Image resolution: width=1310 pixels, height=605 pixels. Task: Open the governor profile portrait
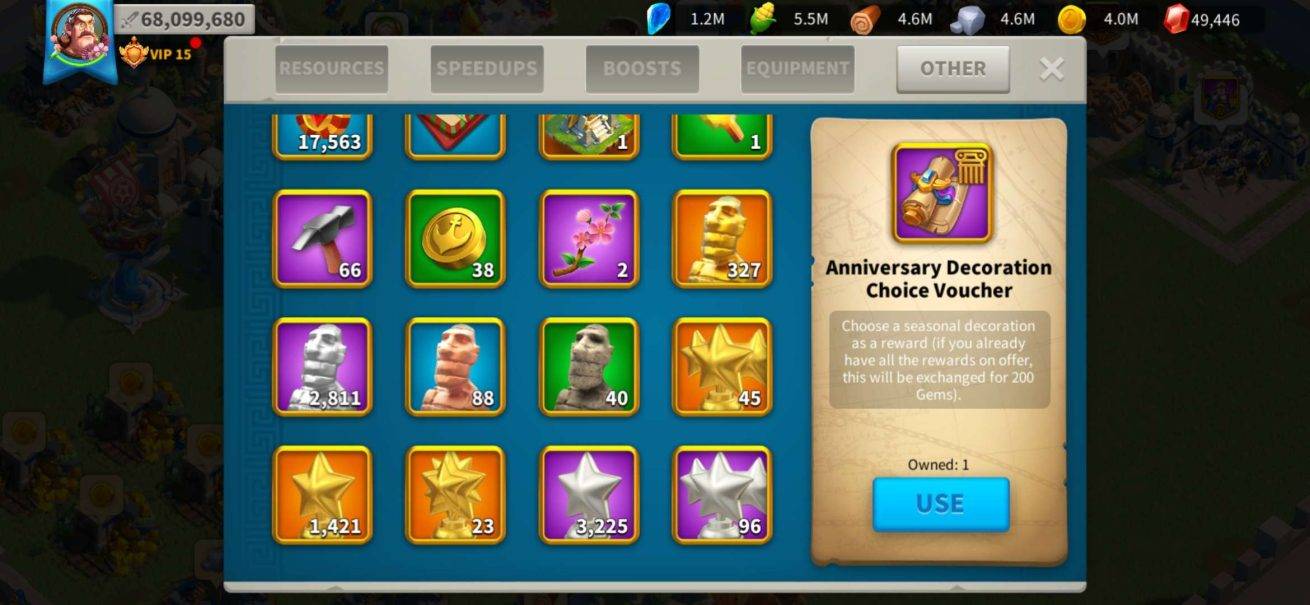[78, 37]
